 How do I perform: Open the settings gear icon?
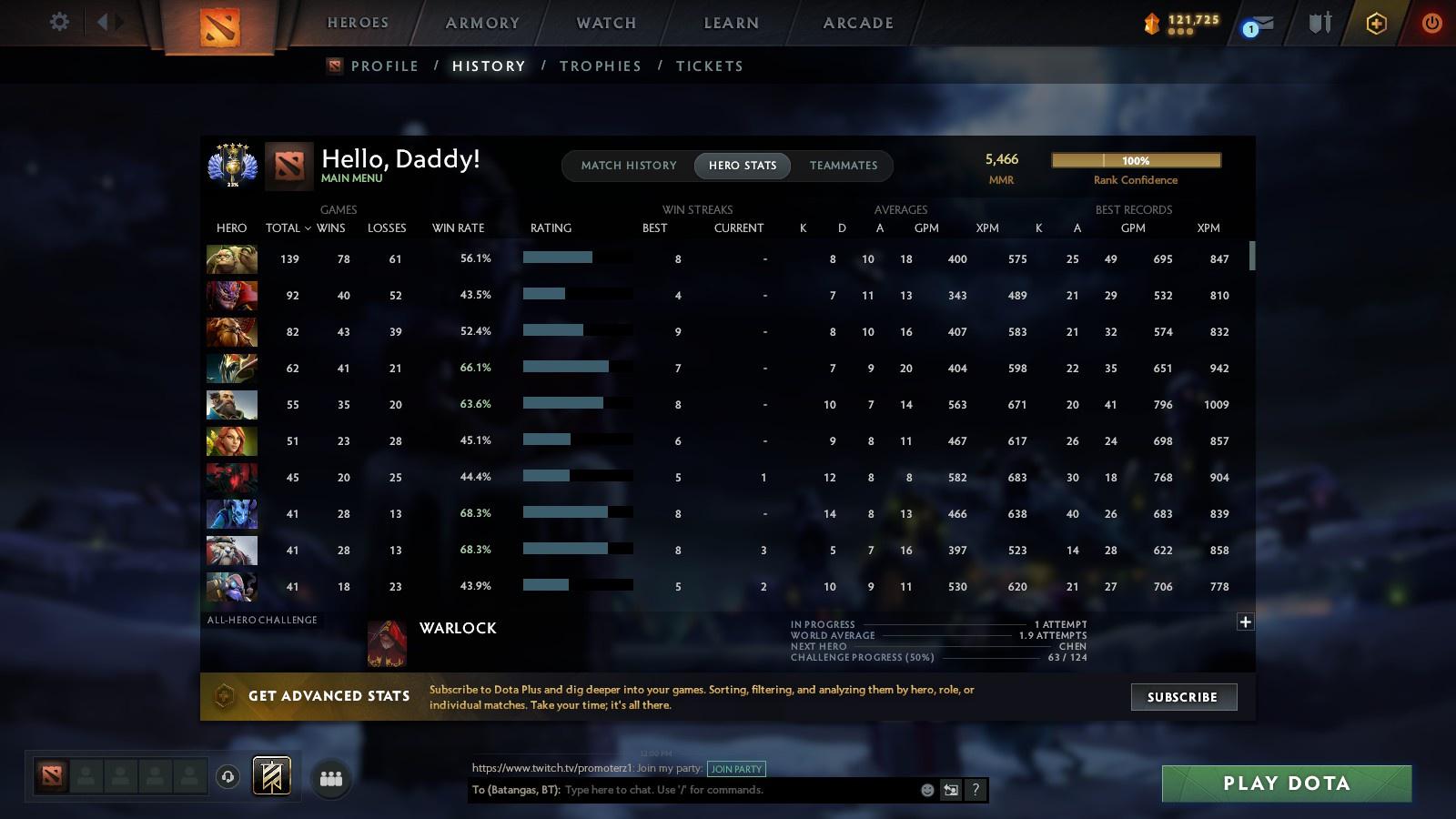(59, 23)
